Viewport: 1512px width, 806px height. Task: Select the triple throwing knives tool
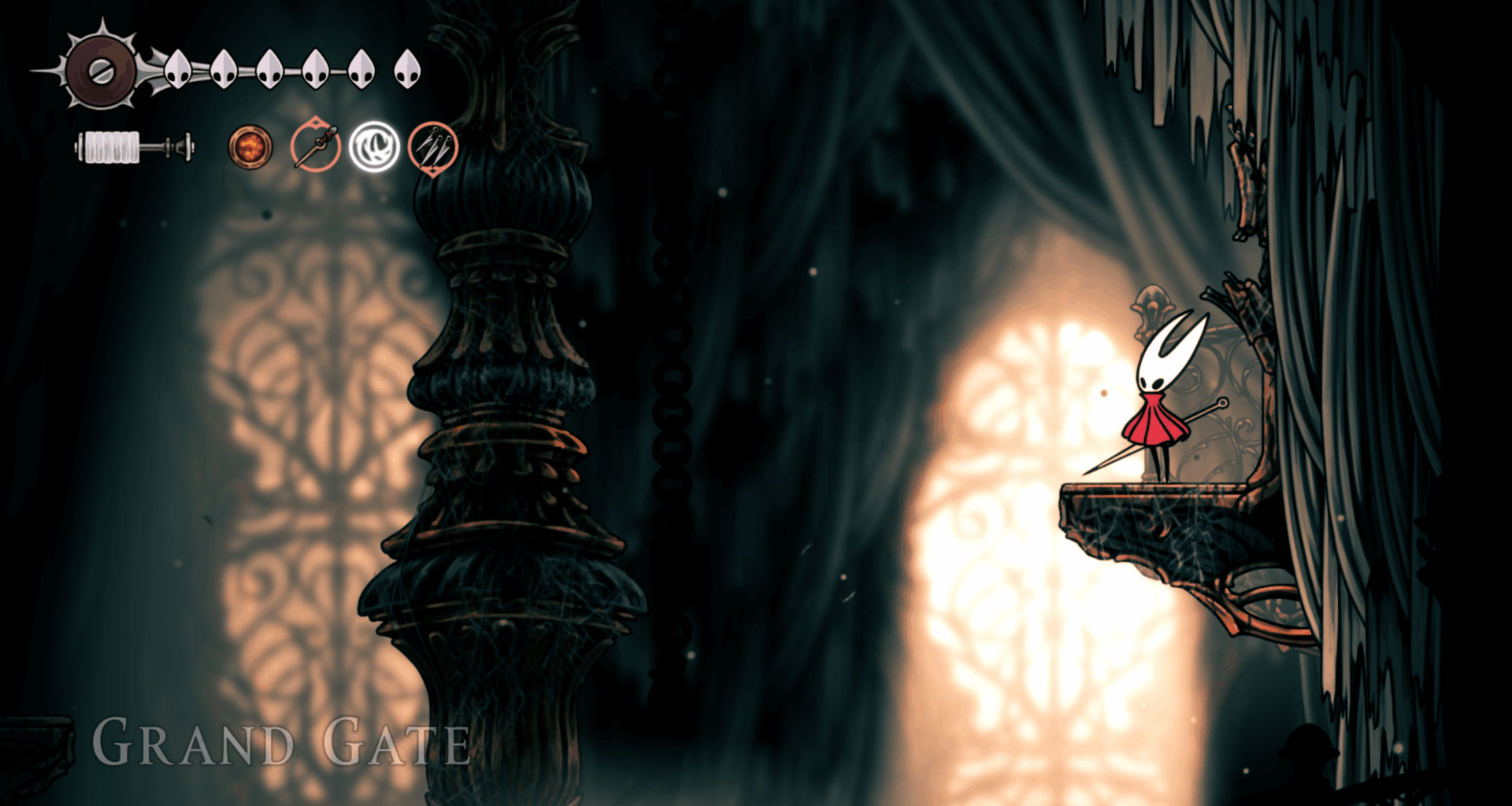(432, 146)
